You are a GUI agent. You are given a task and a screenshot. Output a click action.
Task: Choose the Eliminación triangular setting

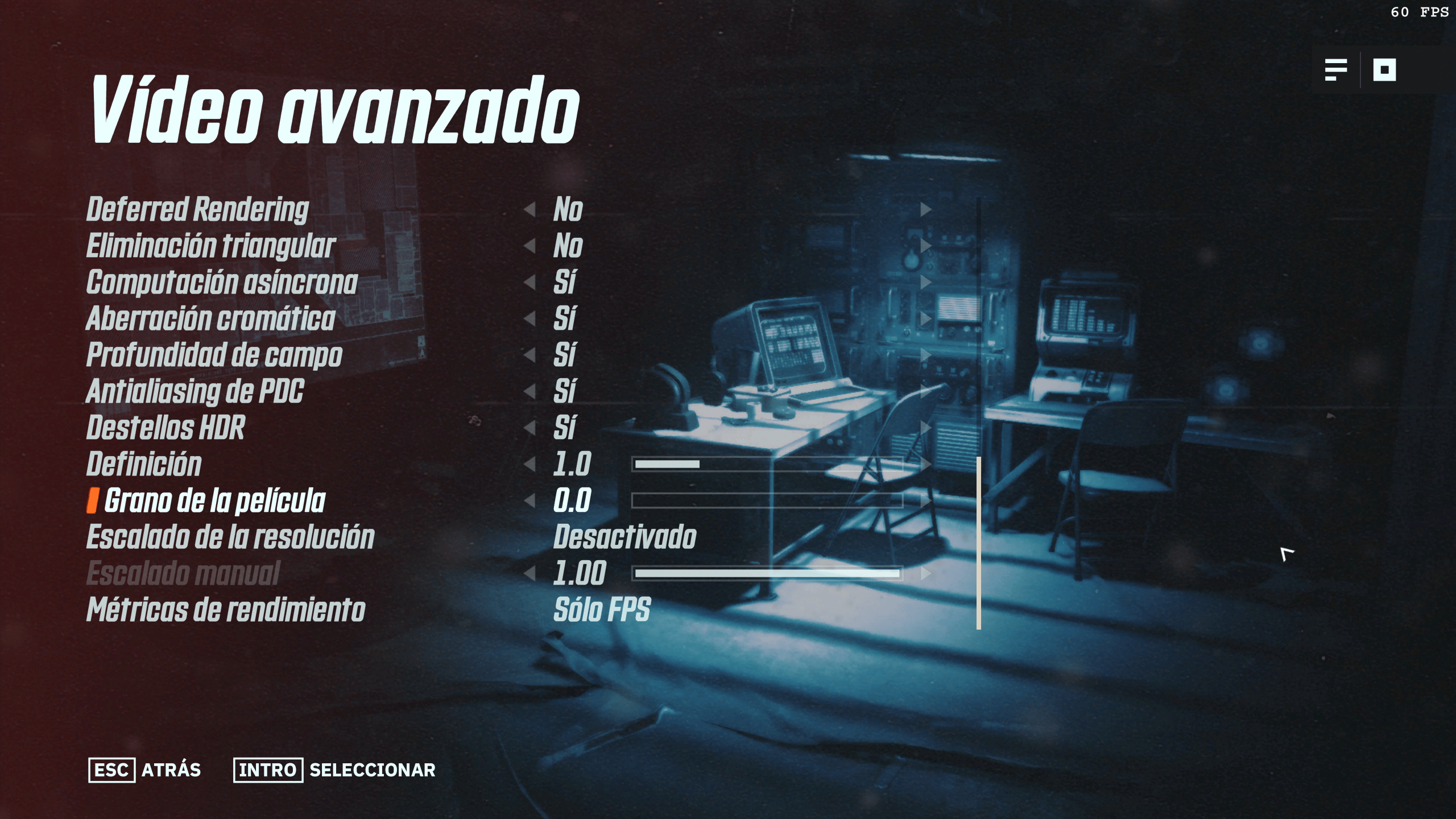[210, 246]
